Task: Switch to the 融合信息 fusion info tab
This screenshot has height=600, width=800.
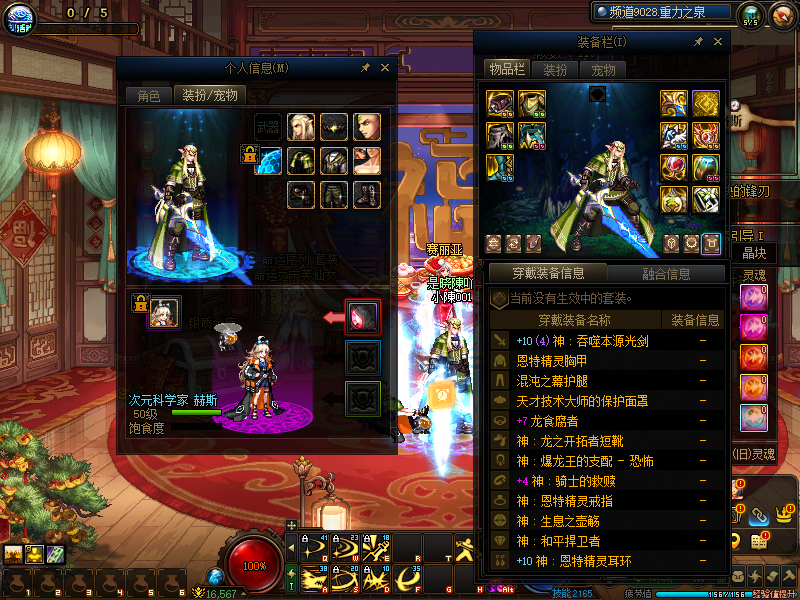Action: 665,273
